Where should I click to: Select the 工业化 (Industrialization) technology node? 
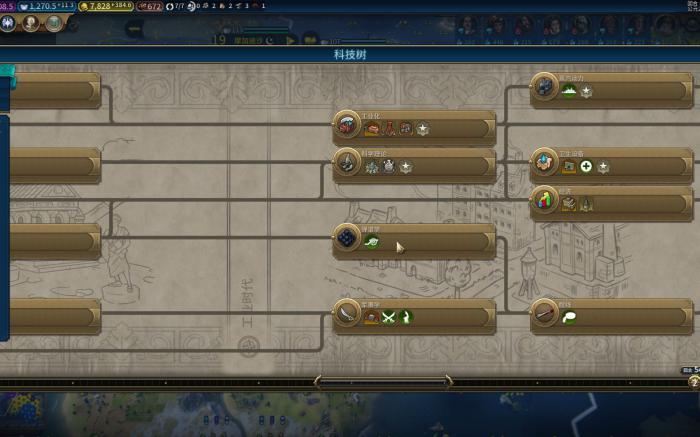point(414,127)
